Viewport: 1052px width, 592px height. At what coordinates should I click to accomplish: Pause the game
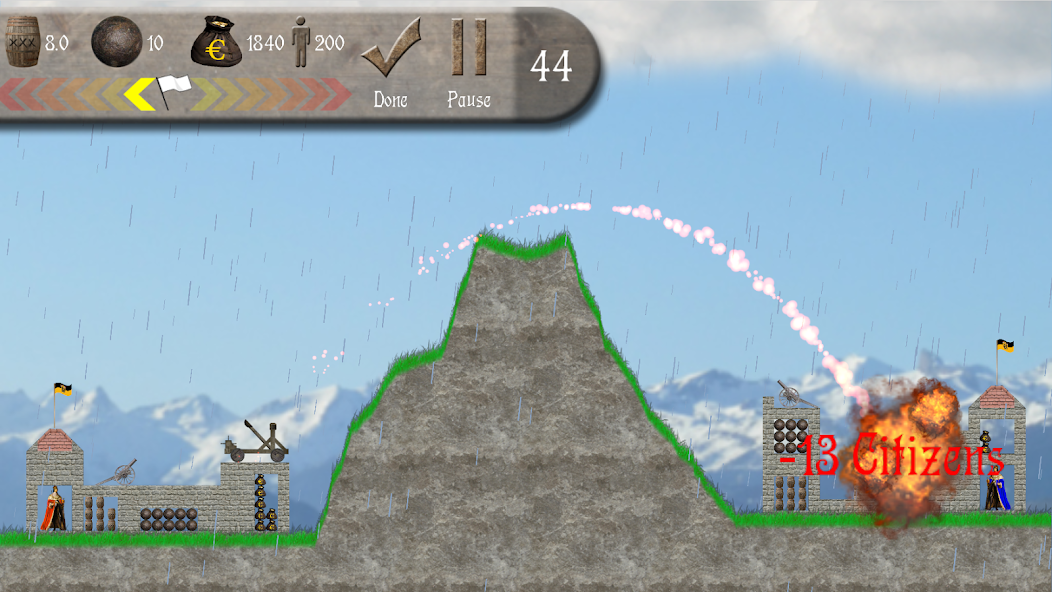pos(468,50)
